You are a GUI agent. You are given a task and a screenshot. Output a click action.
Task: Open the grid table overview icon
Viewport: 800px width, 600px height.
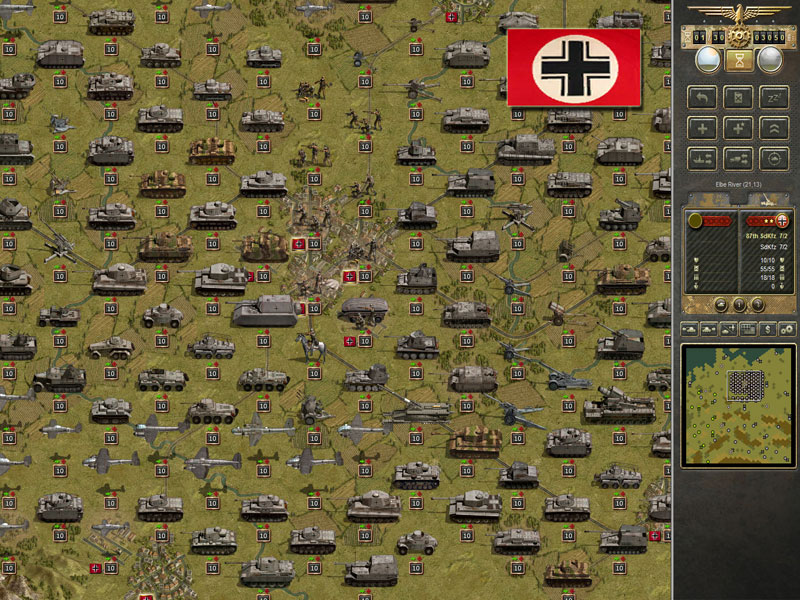point(748,328)
